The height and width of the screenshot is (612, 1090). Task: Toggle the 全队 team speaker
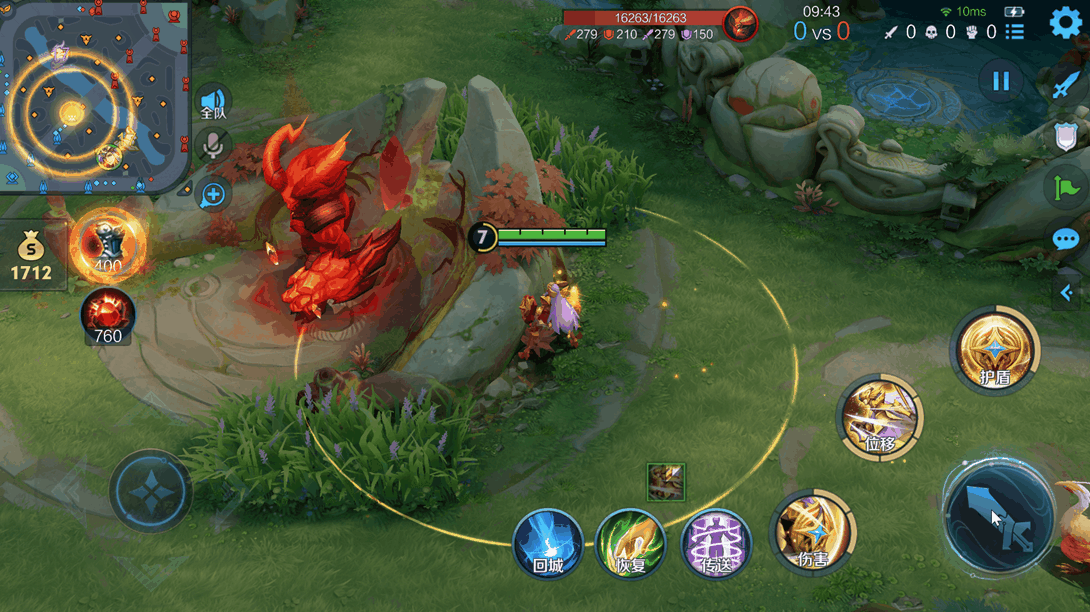coord(214,102)
